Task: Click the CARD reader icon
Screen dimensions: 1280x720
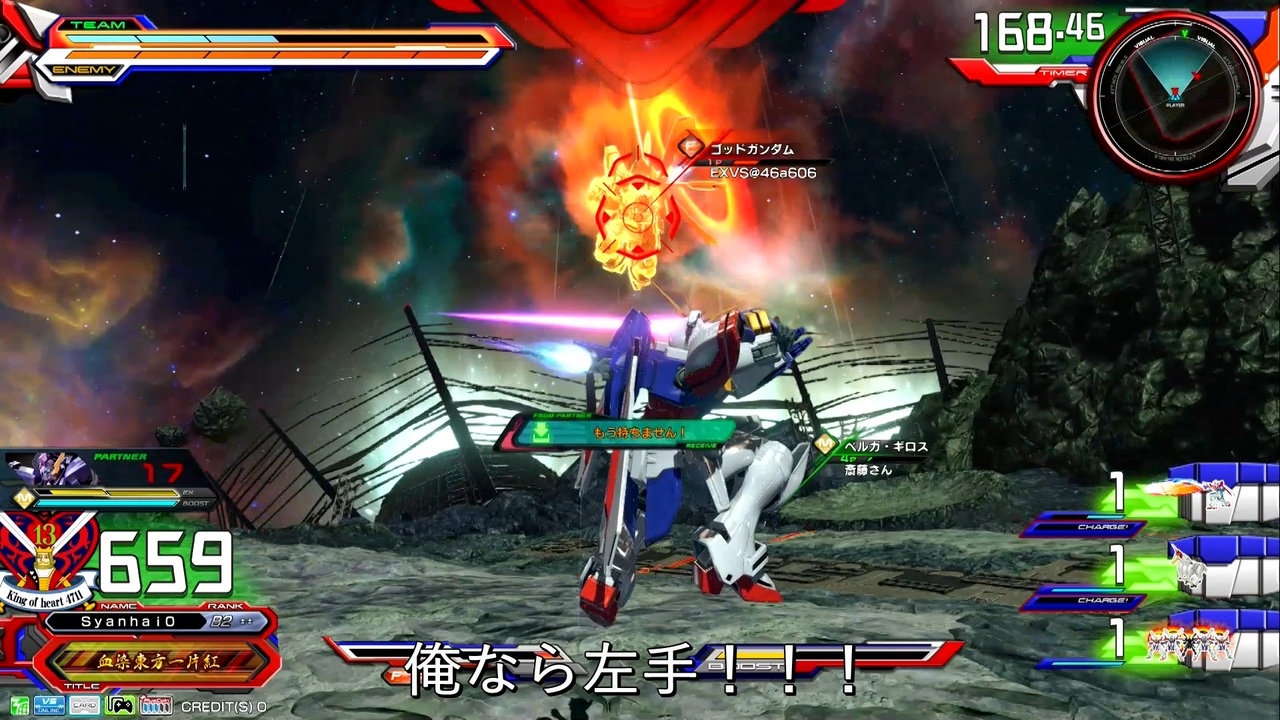Action: [x=84, y=705]
